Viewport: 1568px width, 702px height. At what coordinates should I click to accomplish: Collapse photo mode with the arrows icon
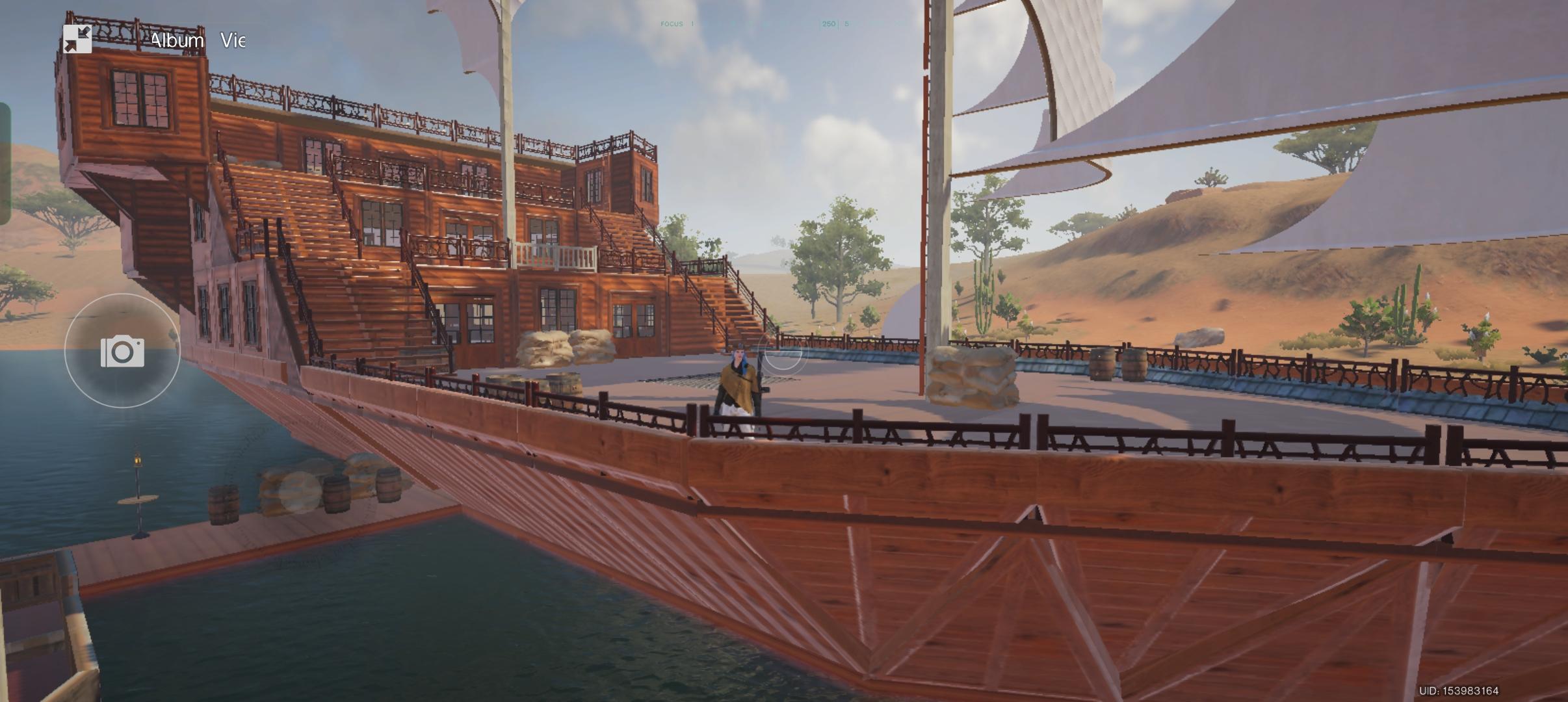(77, 40)
